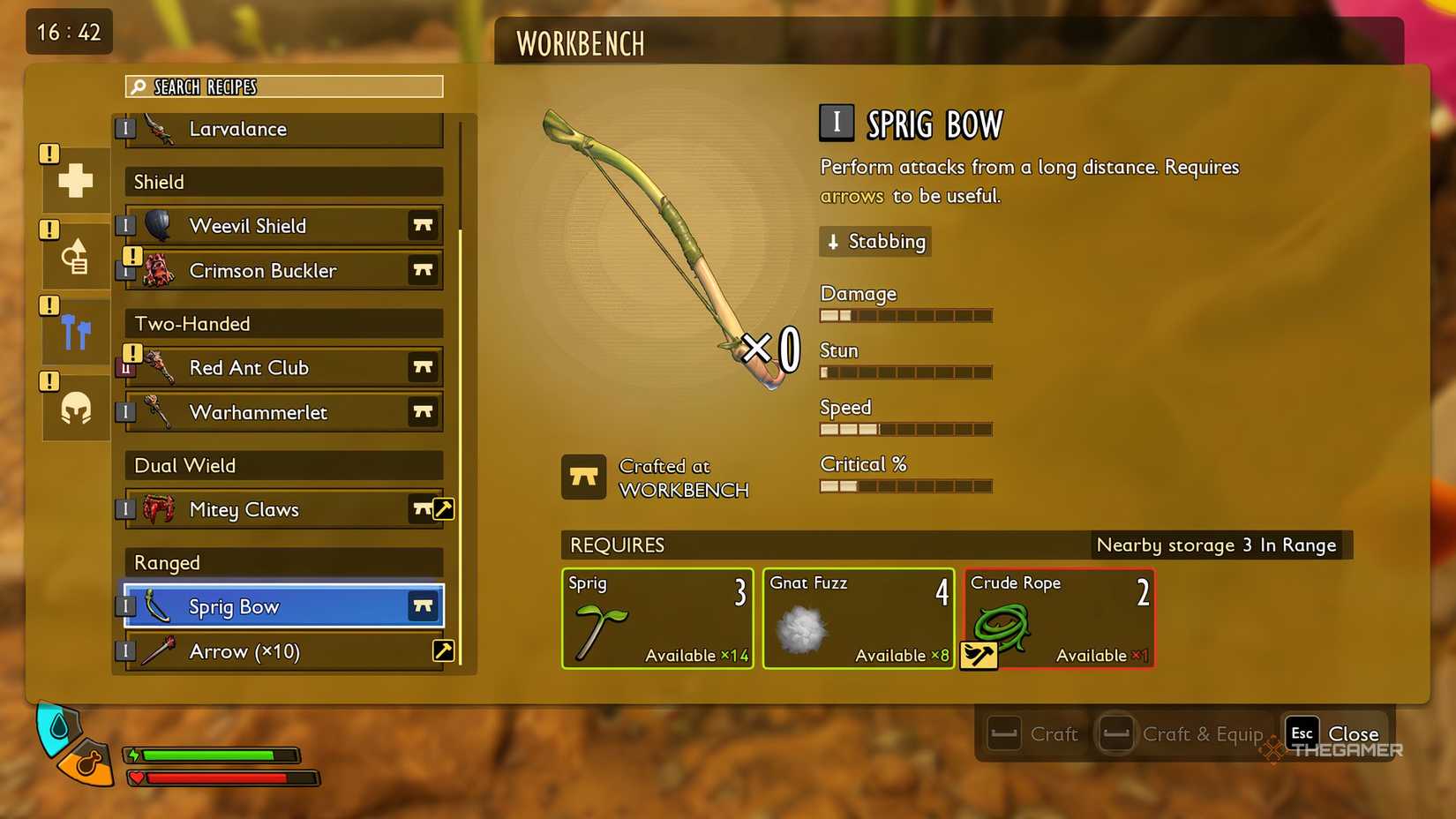Click the highlighted arrows link in description

click(x=852, y=196)
